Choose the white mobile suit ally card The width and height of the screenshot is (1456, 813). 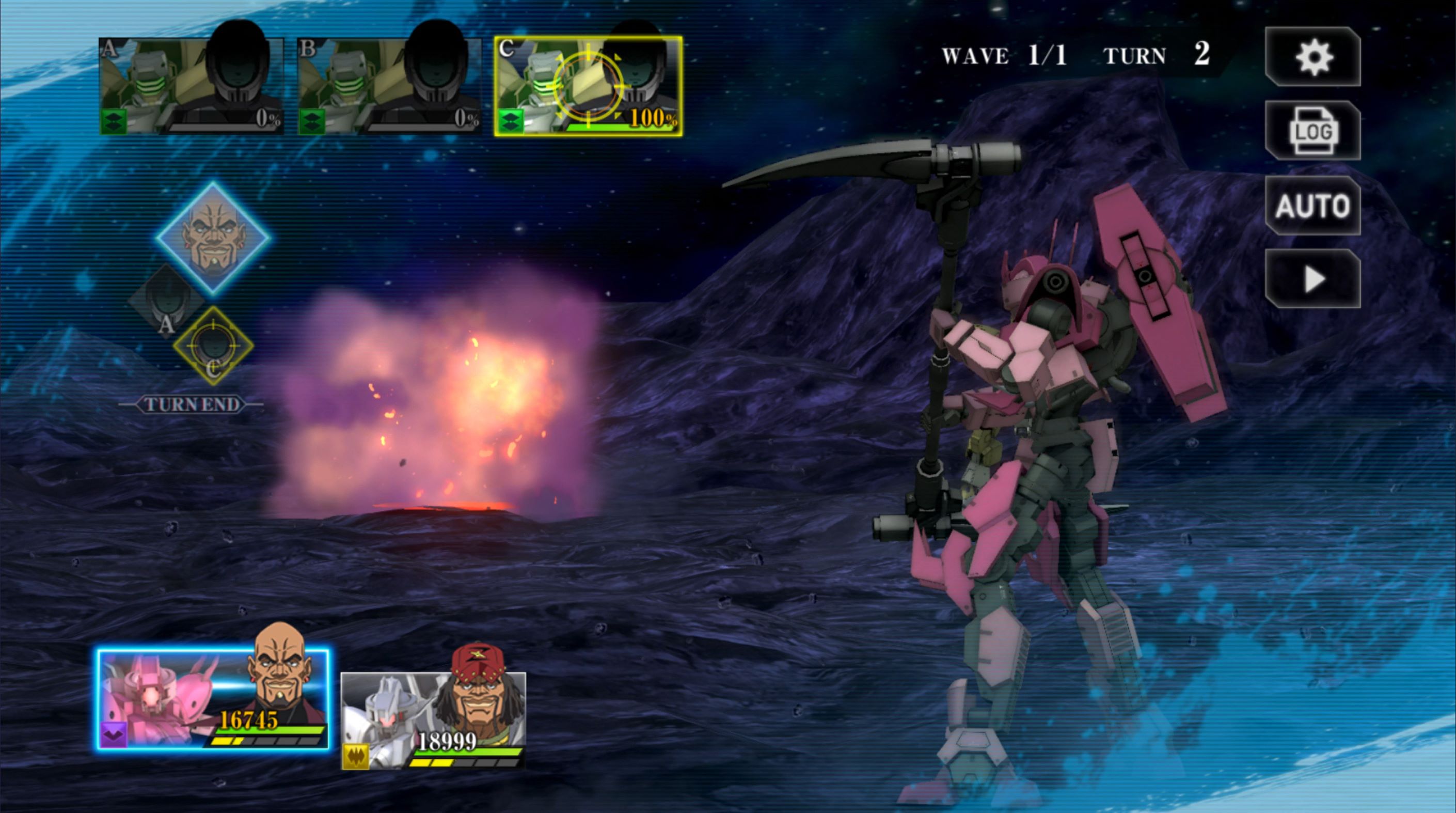click(x=434, y=720)
